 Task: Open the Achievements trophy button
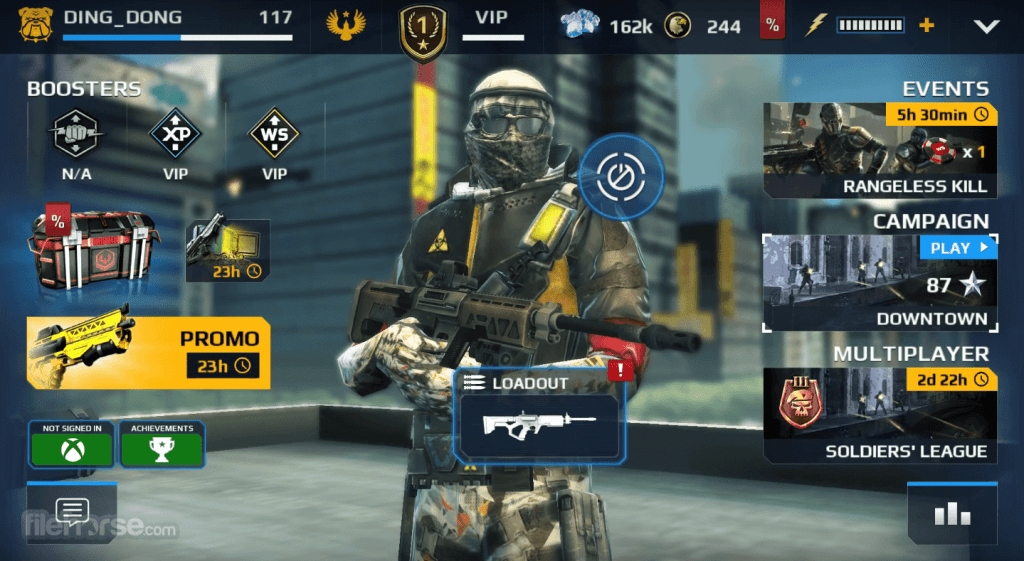click(x=162, y=445)
